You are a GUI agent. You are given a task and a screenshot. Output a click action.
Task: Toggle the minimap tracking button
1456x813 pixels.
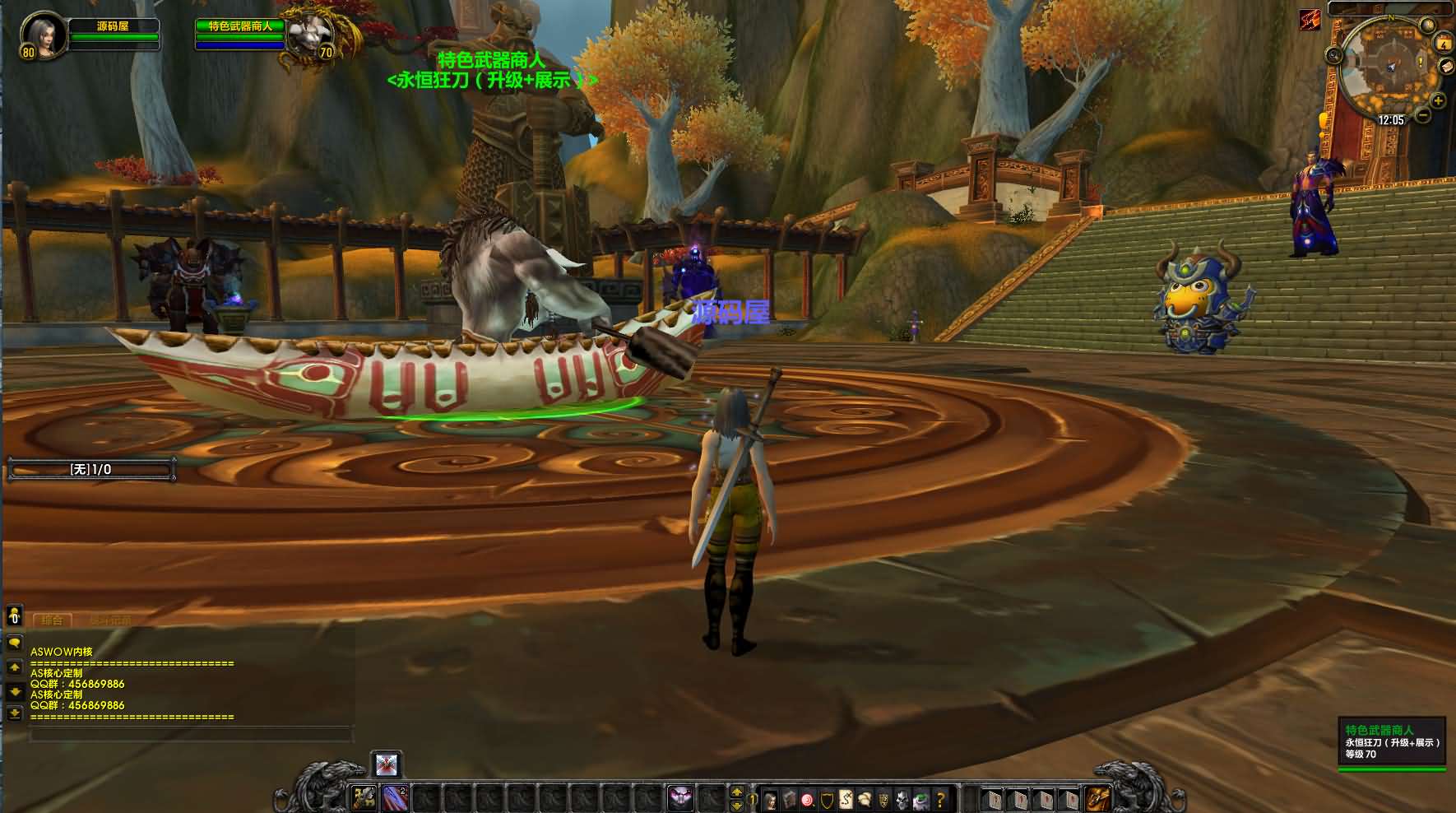coord(1333,56)
